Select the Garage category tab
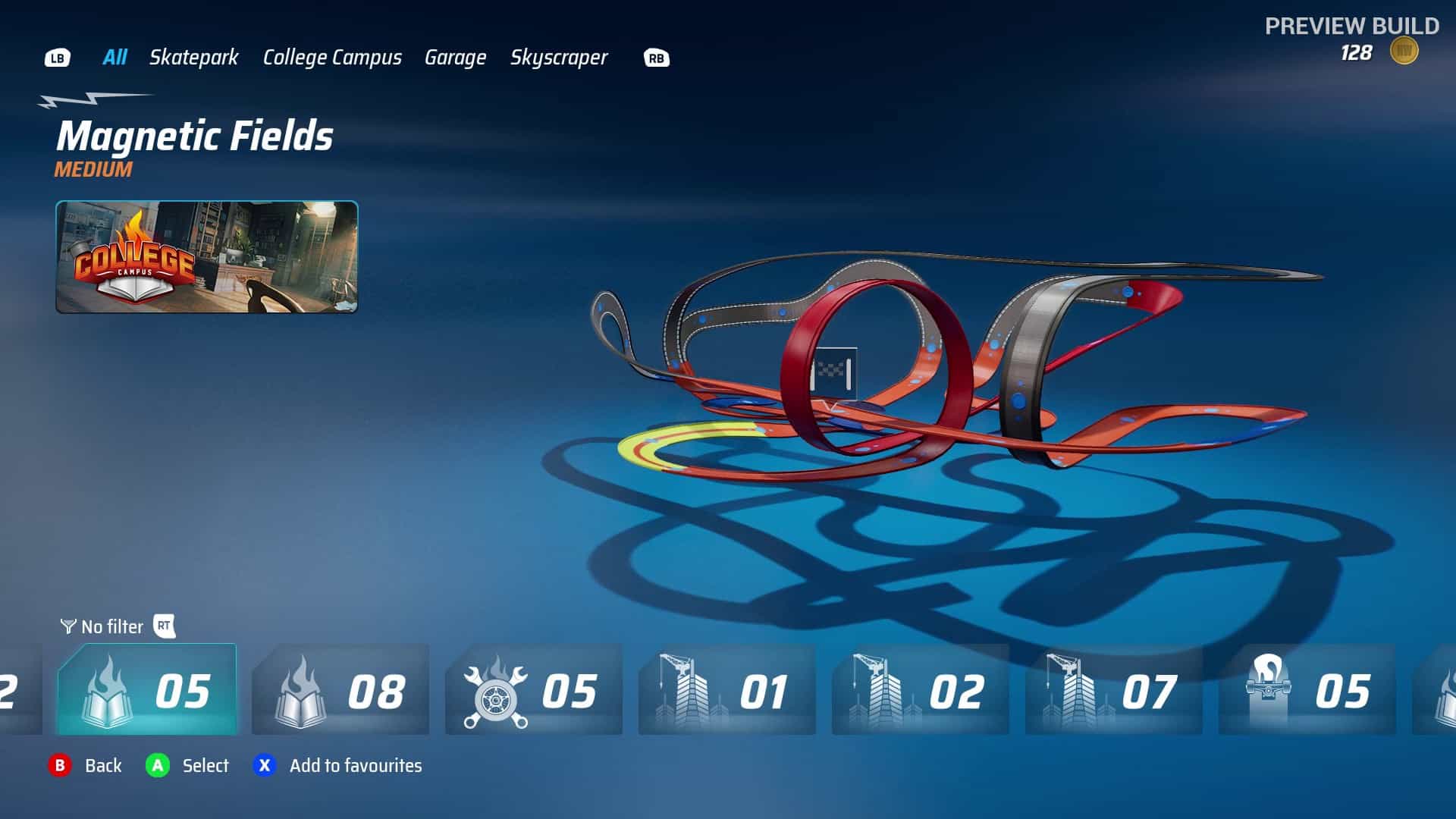The image size is (1456, 819). click(456, 57)
